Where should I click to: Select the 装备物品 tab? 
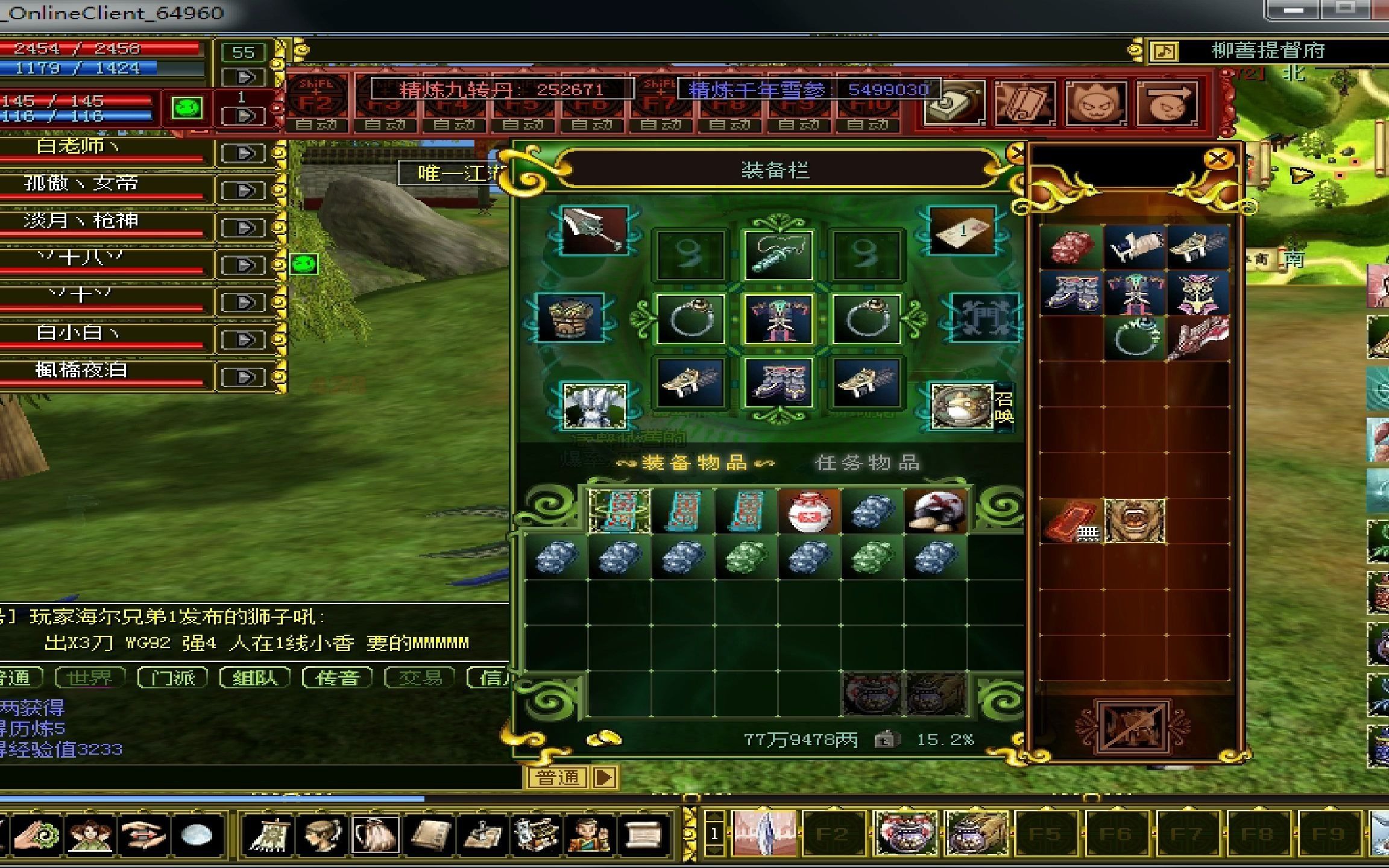pyautogui.click(x=694, y=463)
